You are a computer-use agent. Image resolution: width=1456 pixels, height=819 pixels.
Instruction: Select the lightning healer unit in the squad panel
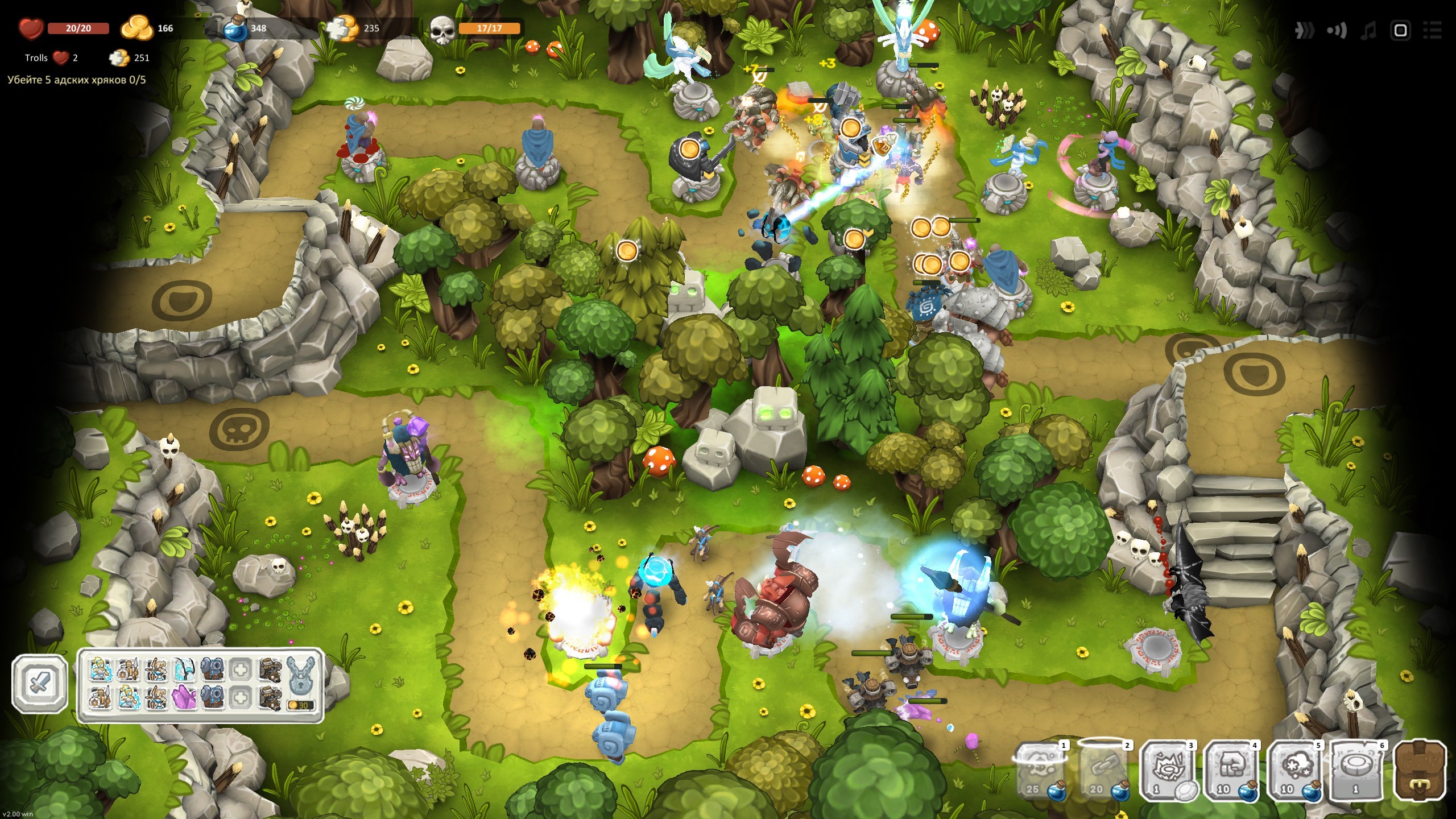click(100, 670)
